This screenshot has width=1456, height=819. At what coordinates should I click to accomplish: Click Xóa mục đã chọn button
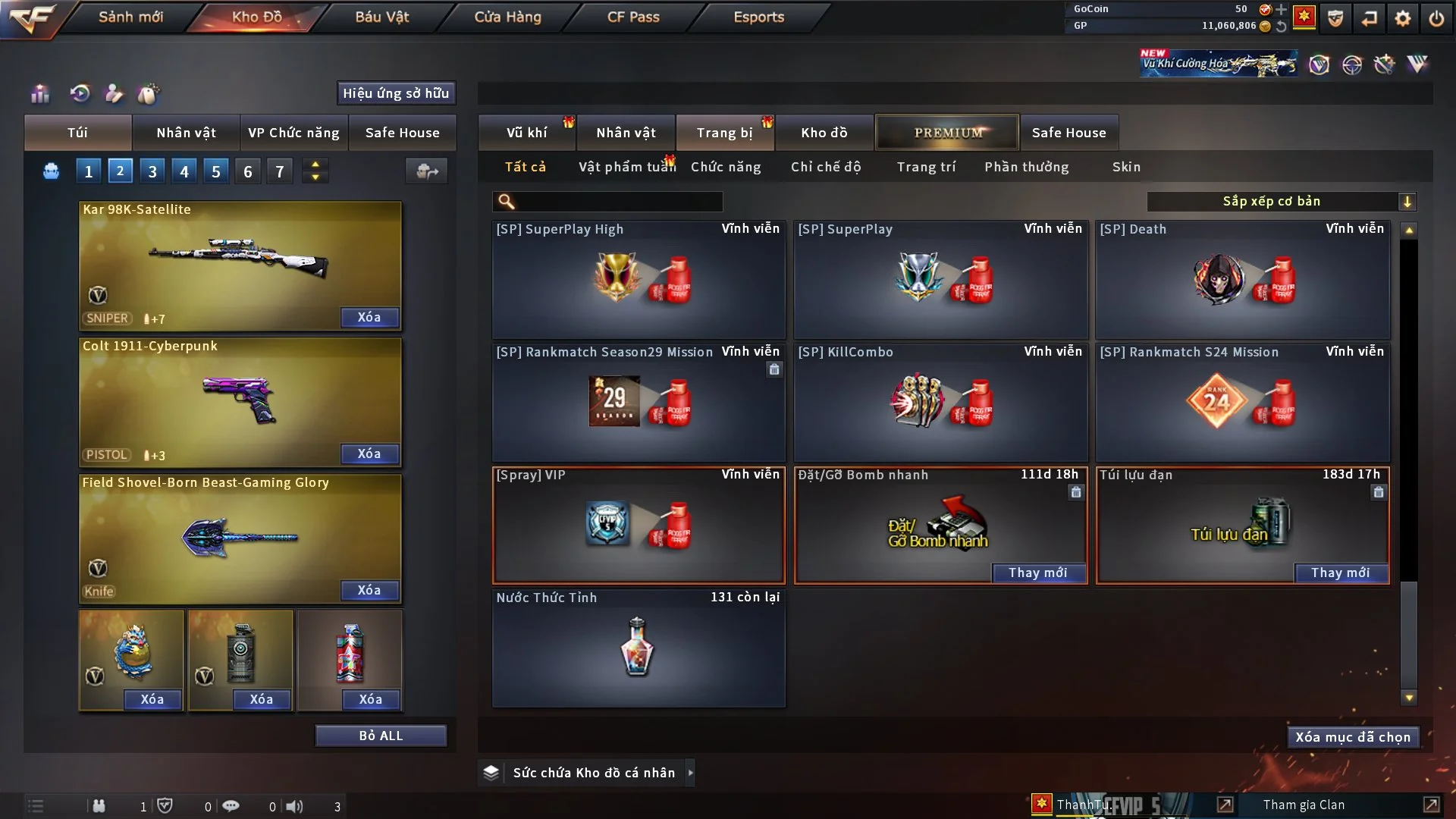point(1353,737)
